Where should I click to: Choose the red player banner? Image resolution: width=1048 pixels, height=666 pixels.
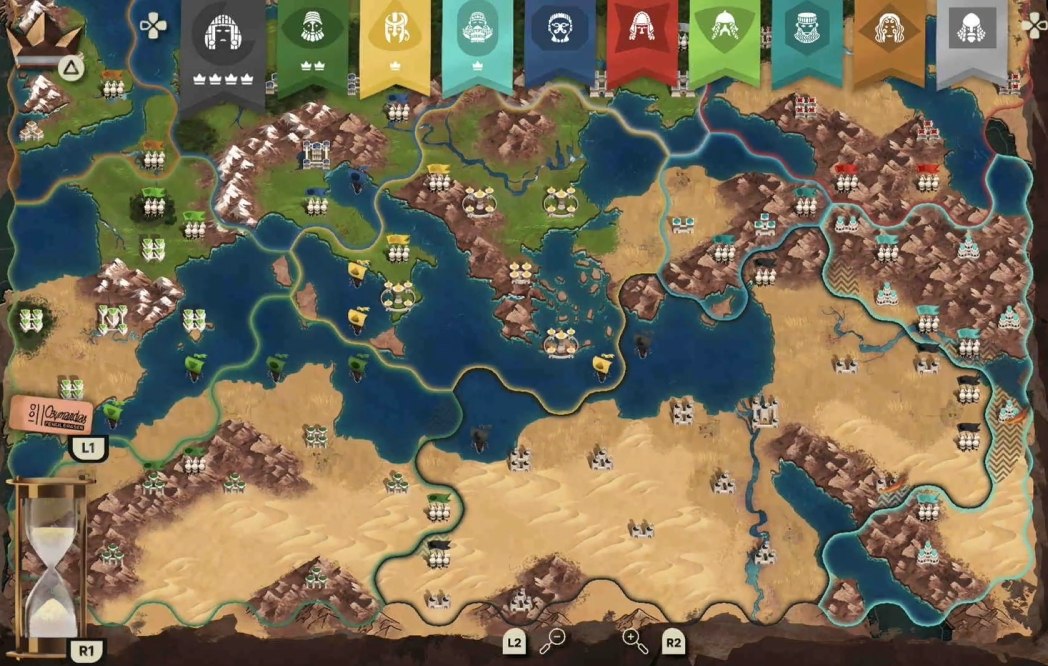[641, 40]
